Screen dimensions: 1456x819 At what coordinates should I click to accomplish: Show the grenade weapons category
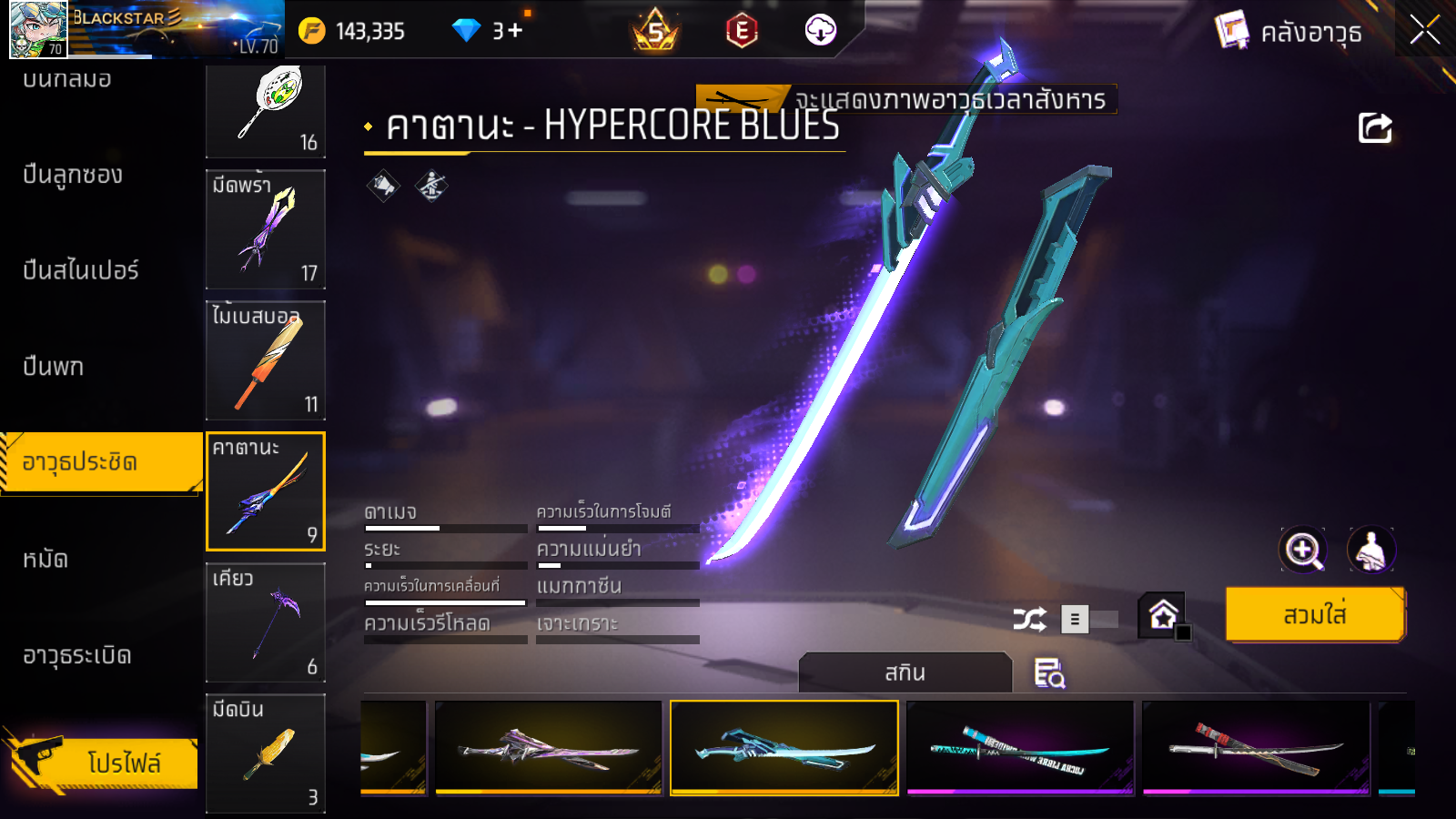point(77,655)
